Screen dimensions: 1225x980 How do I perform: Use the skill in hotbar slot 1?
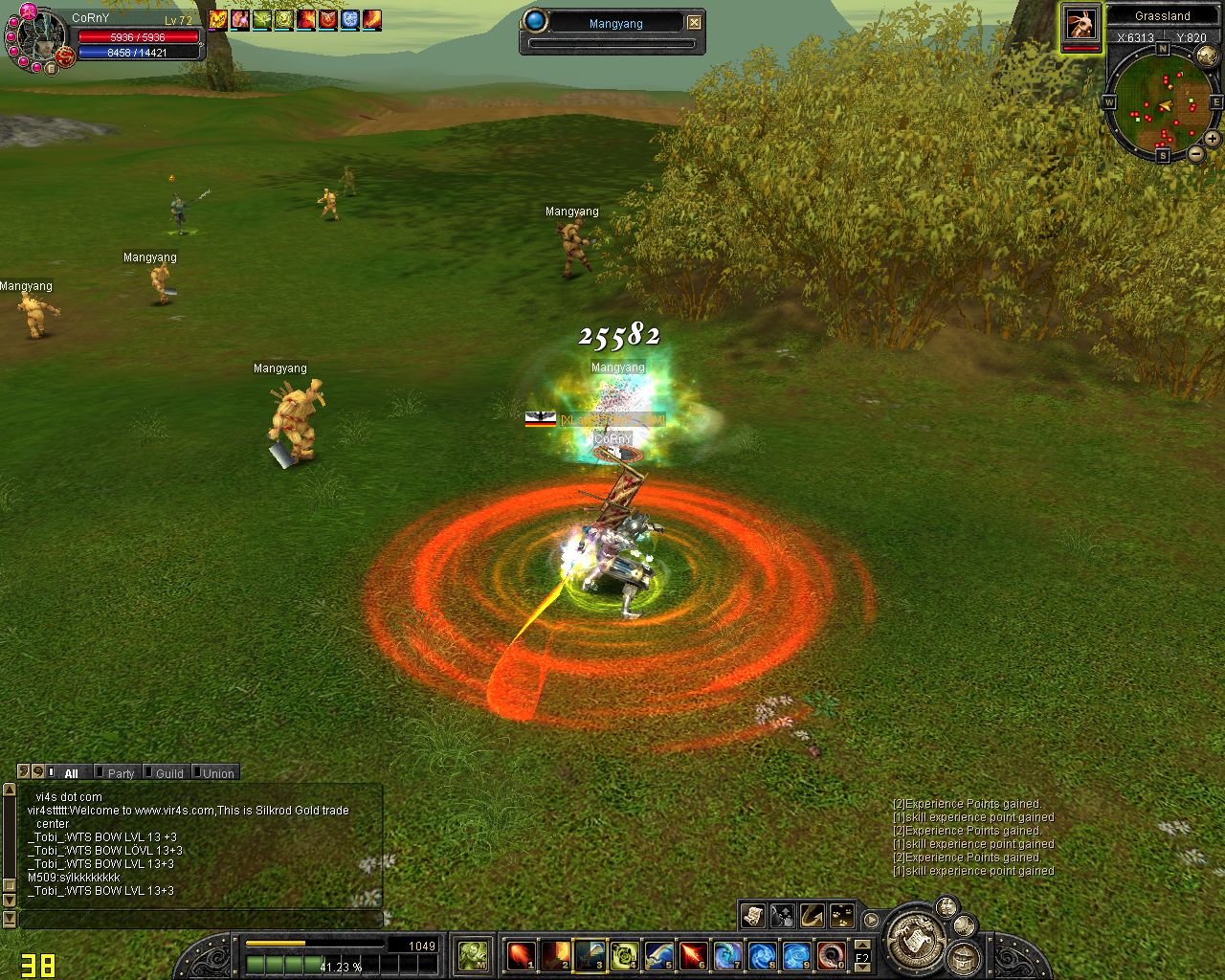(521, 955)
